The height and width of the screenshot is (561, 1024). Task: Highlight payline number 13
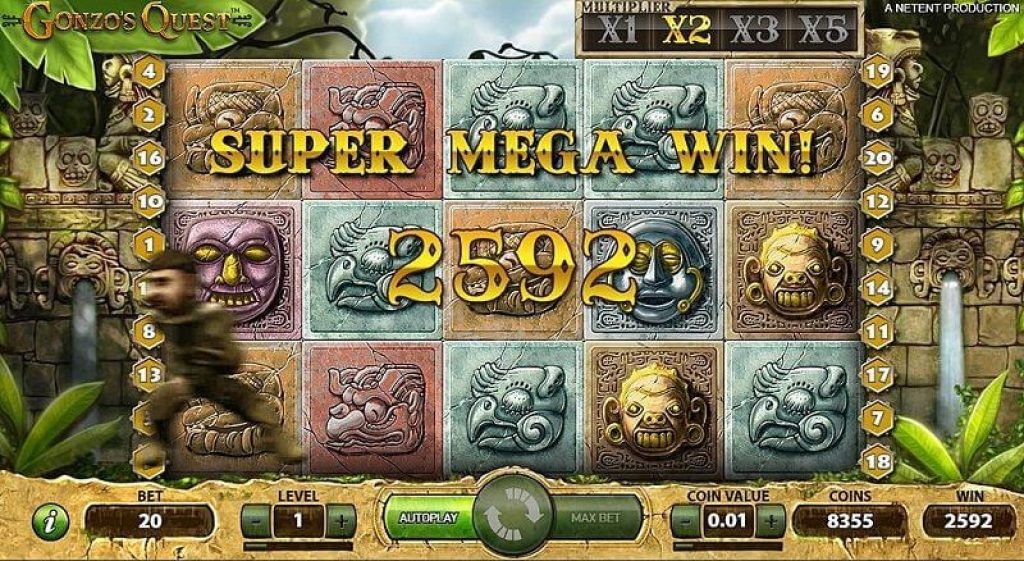tap(150, 375)
